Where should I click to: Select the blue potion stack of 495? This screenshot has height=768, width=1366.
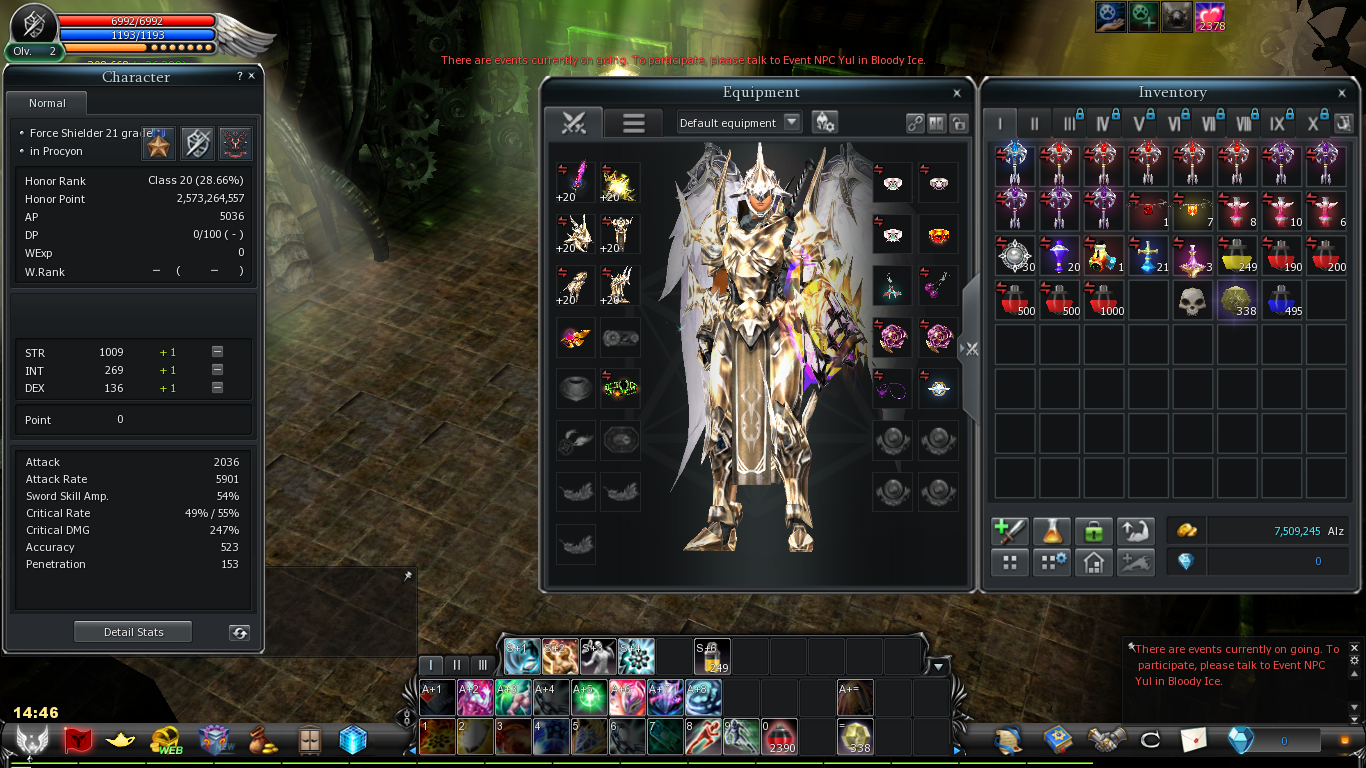click(1281, 300)
